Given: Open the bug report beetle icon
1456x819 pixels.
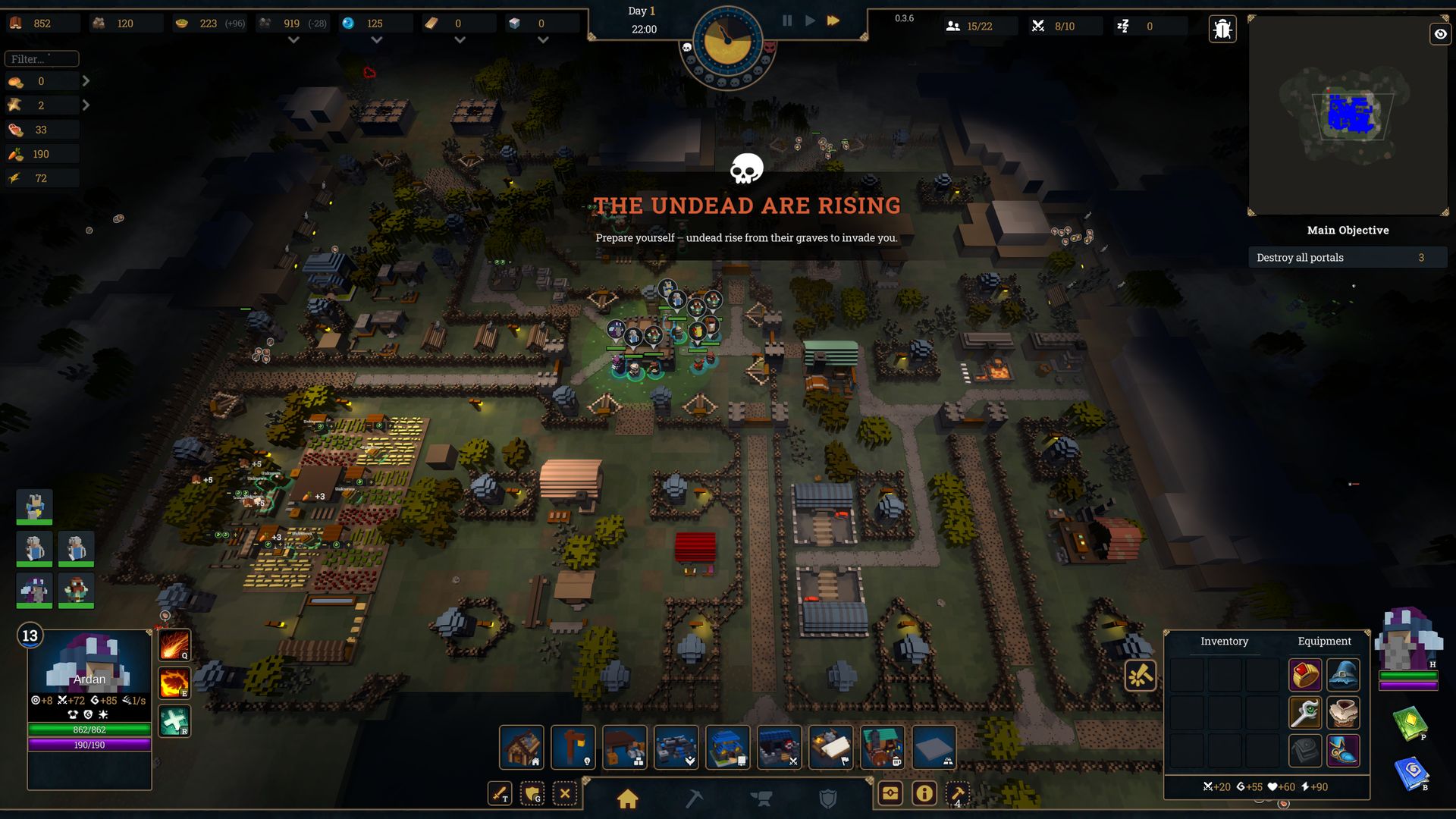Looking at the screenshot, I should pos(1222,30).
